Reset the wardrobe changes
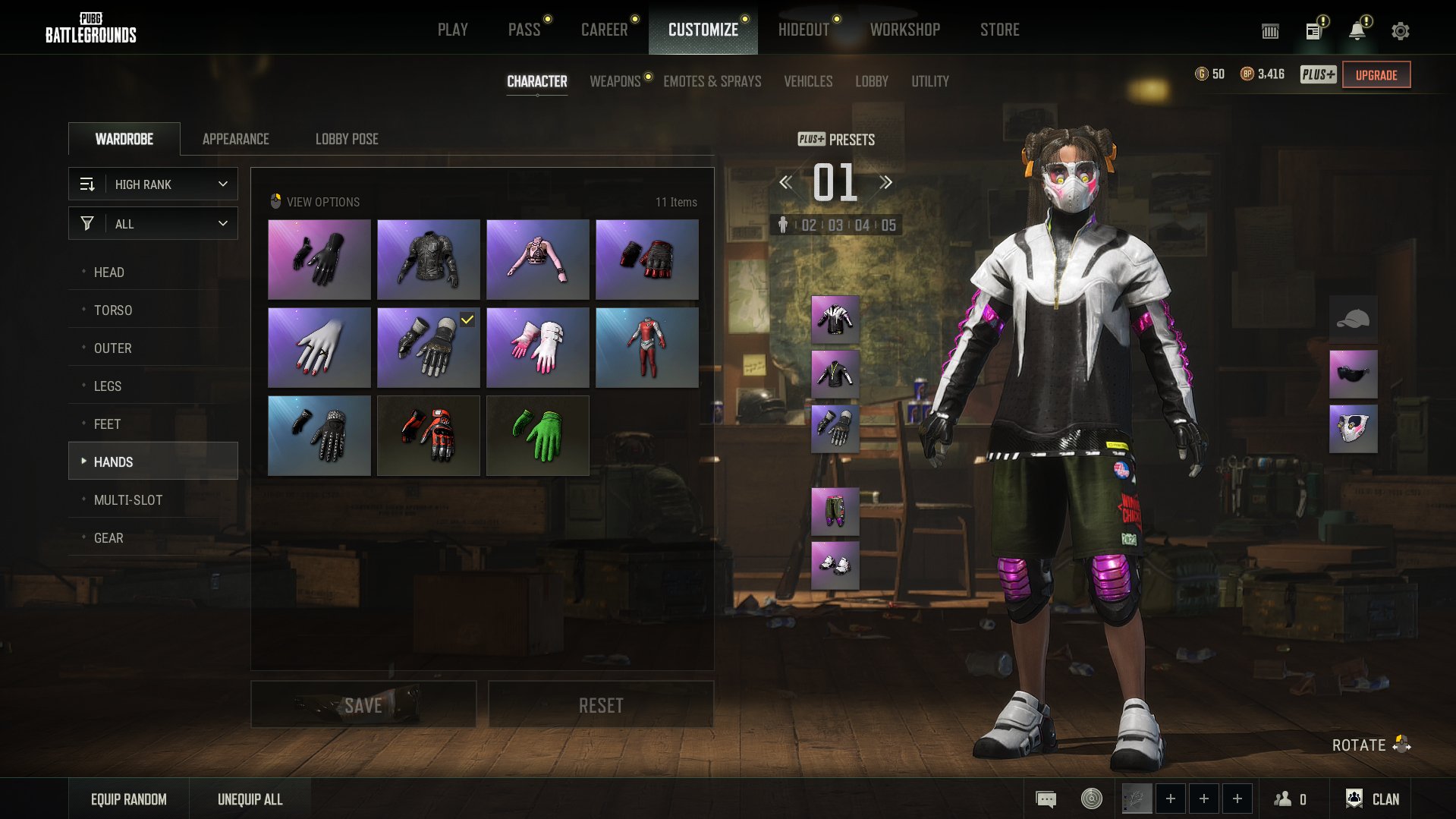1456x819 pixels. (x=601, y=705)
